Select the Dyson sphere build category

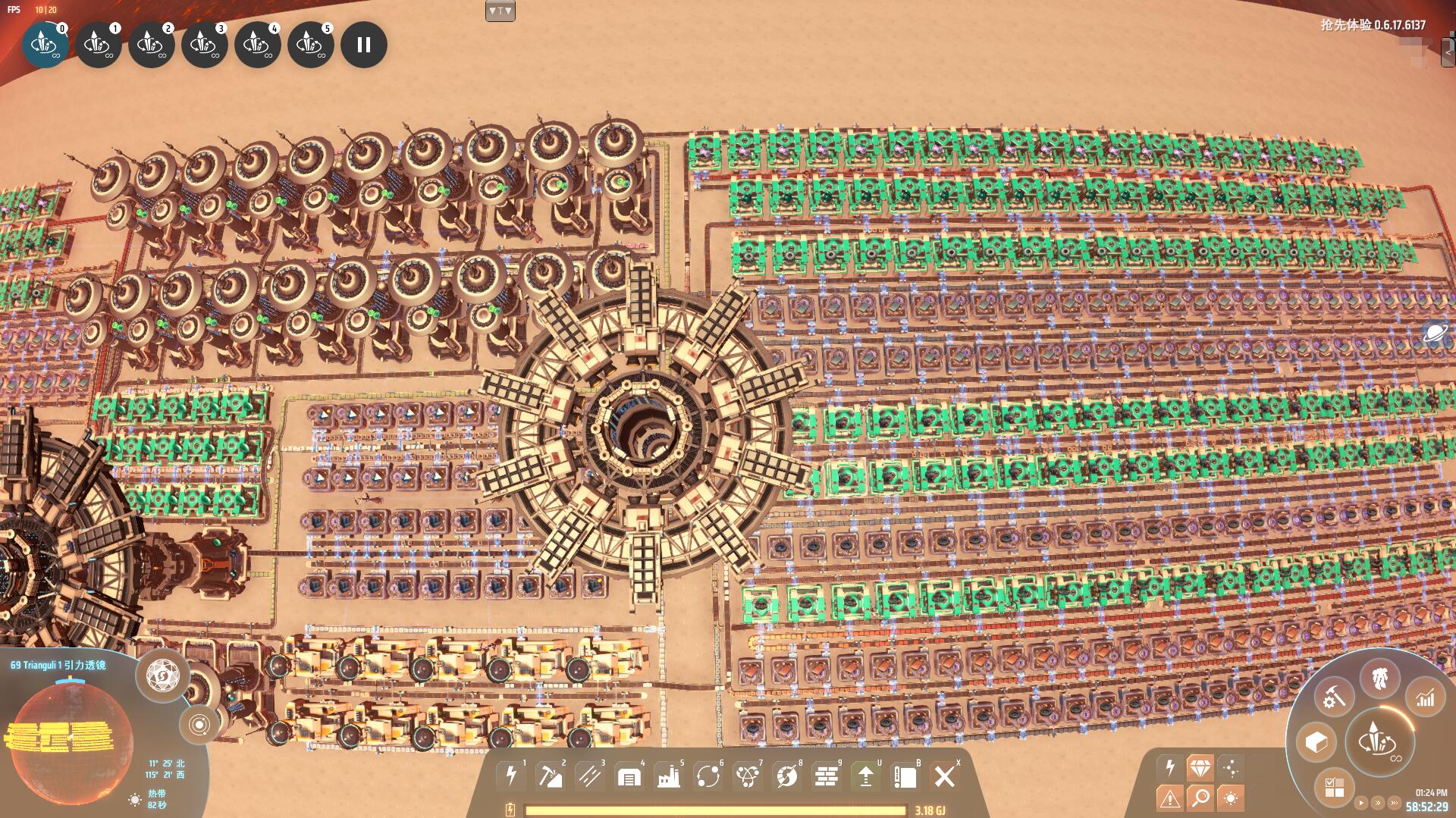pyautogui.click(x=787, y=776)
